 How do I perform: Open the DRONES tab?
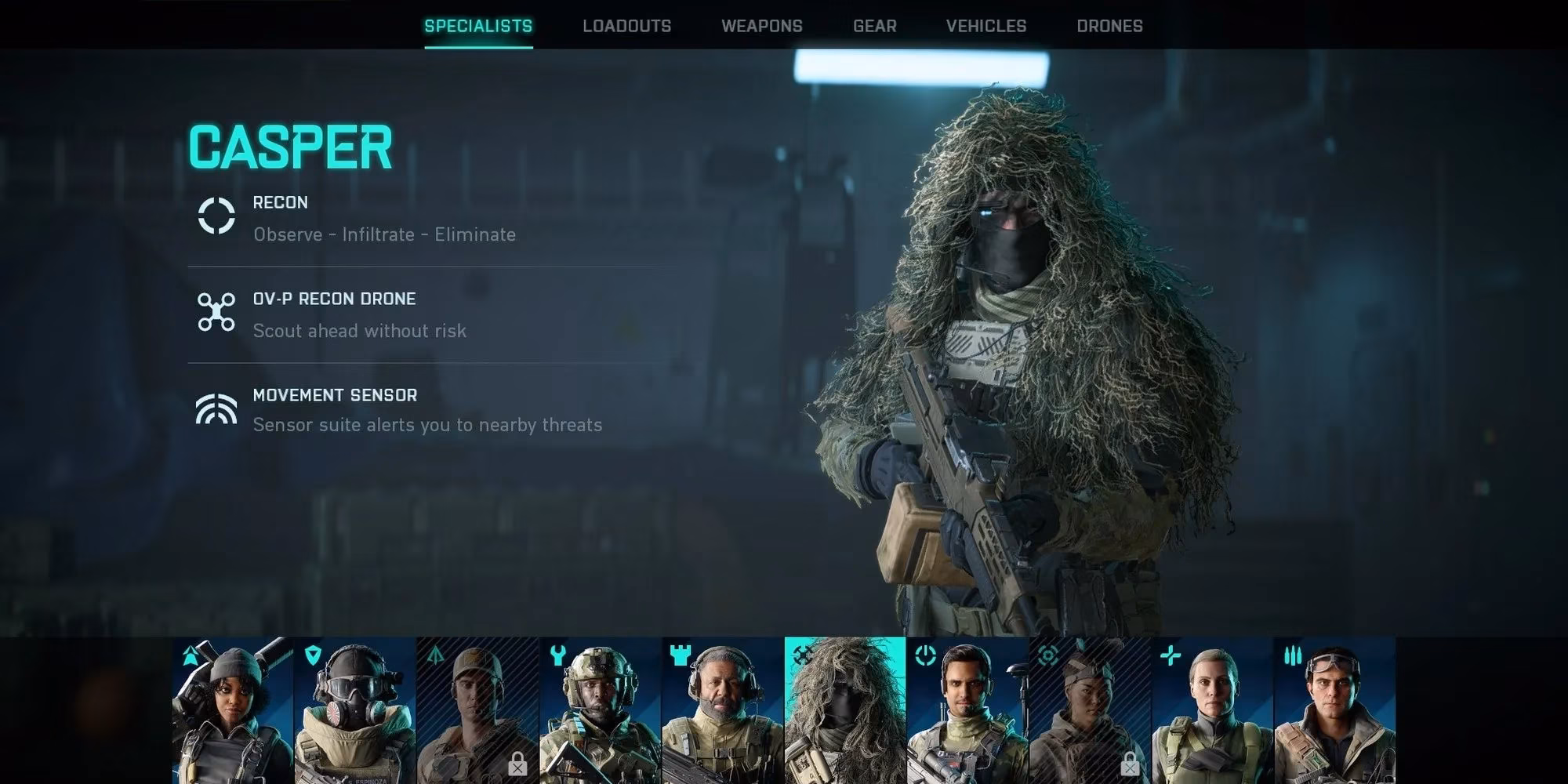(x=1110, y=25)
